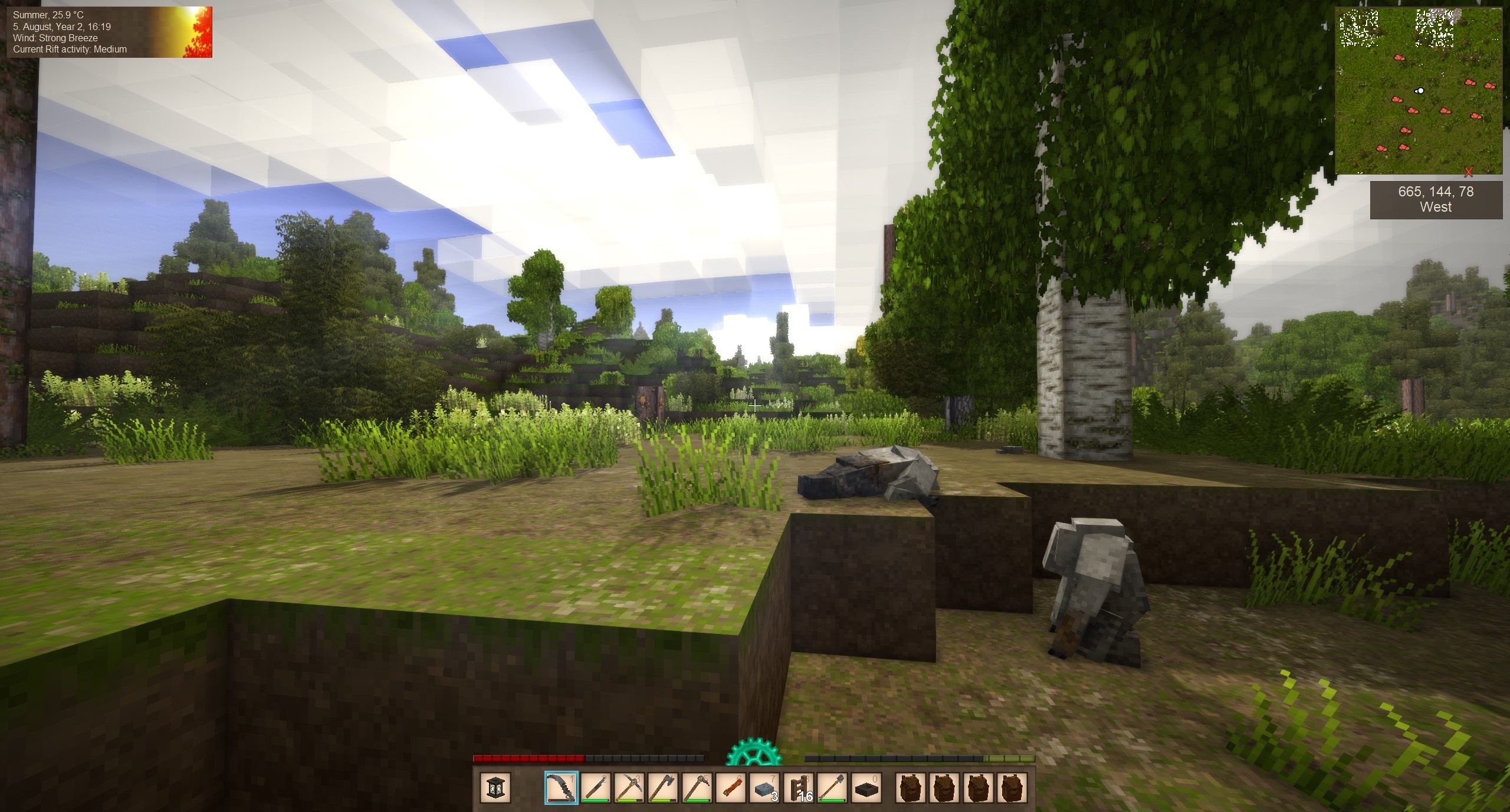Choose the knife in hotbar slot 2
Screen dimensions: 1510x812
595,788
